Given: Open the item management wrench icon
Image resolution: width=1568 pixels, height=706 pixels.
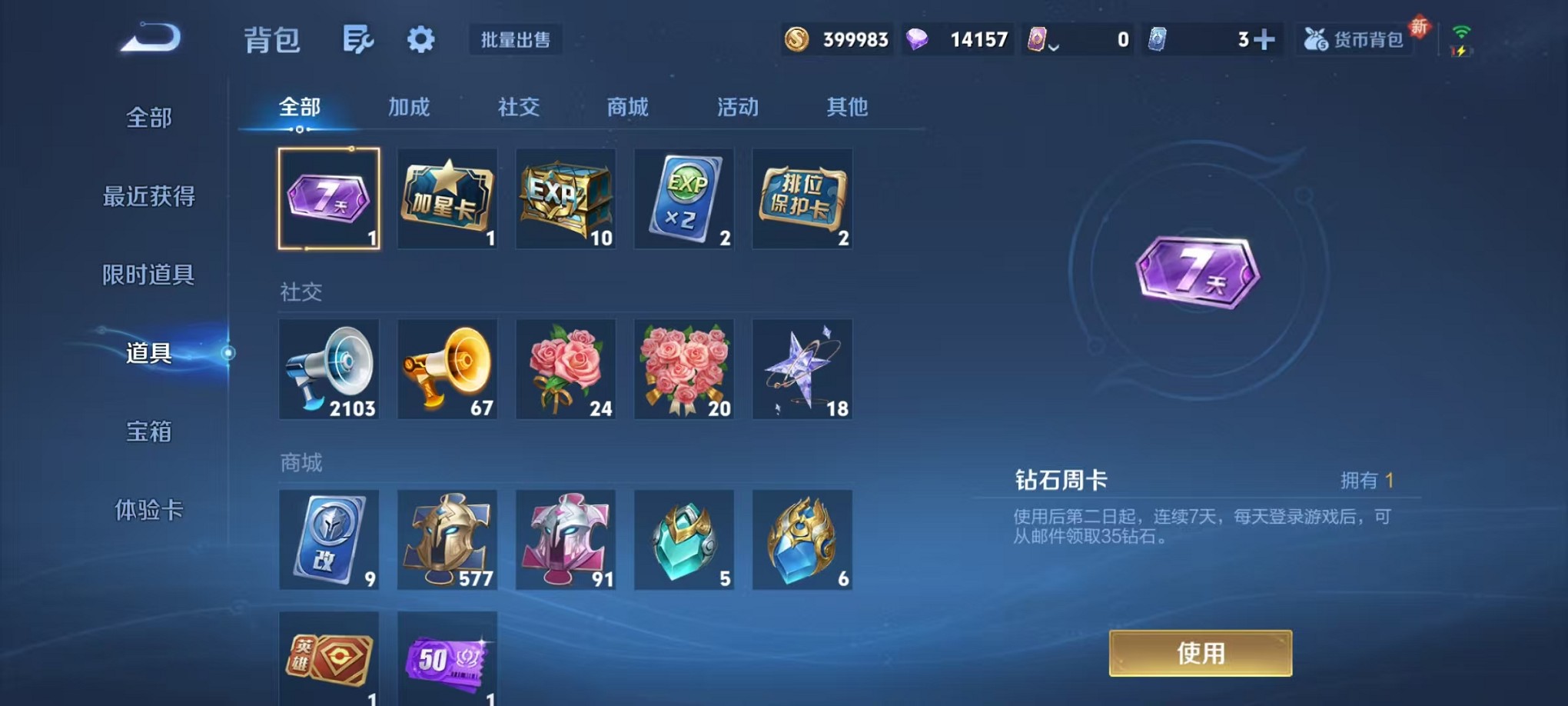Looking at the screenshot, I should click(x=360, y=39).
